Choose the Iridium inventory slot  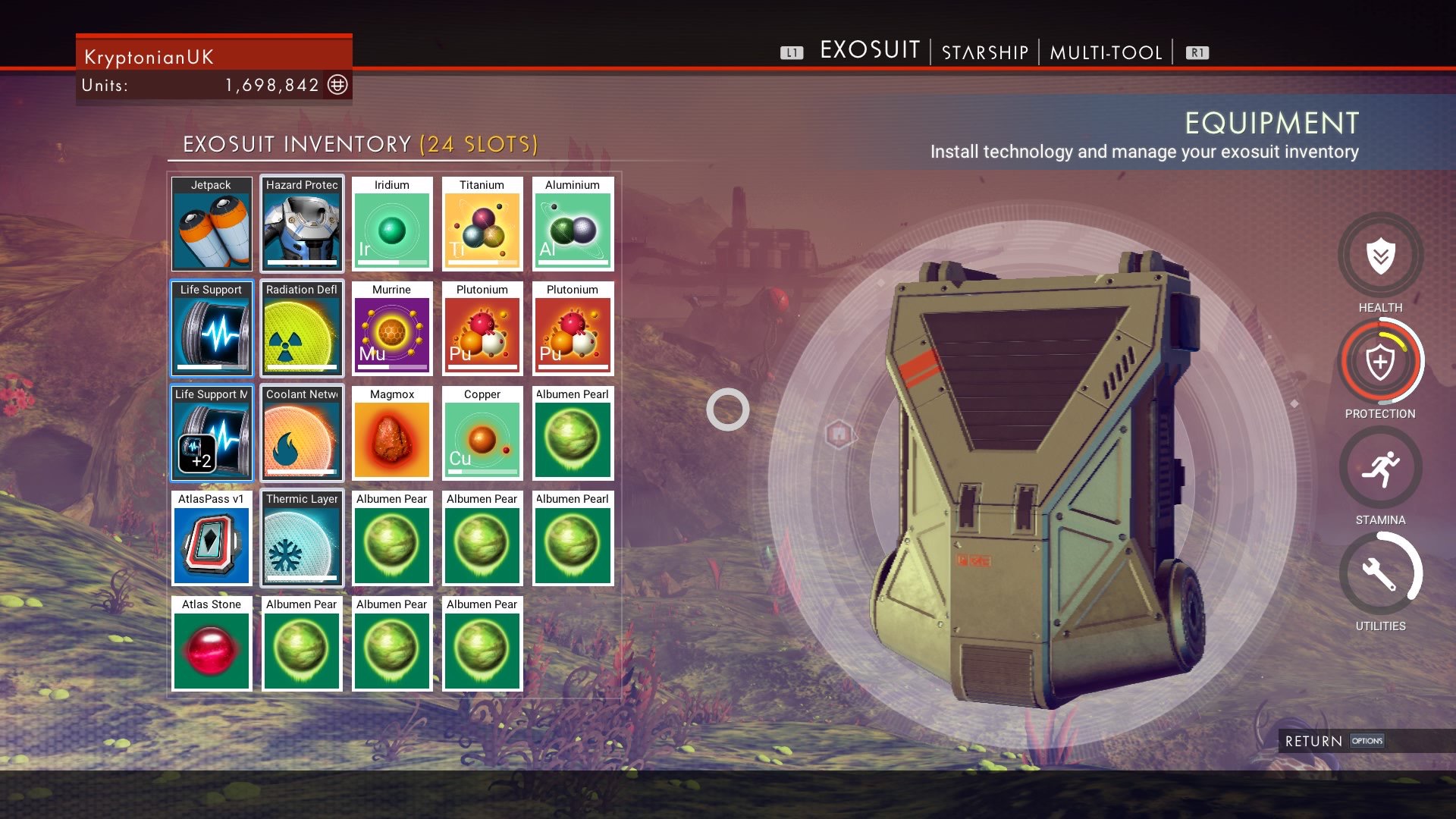click(x=392, y=224)
